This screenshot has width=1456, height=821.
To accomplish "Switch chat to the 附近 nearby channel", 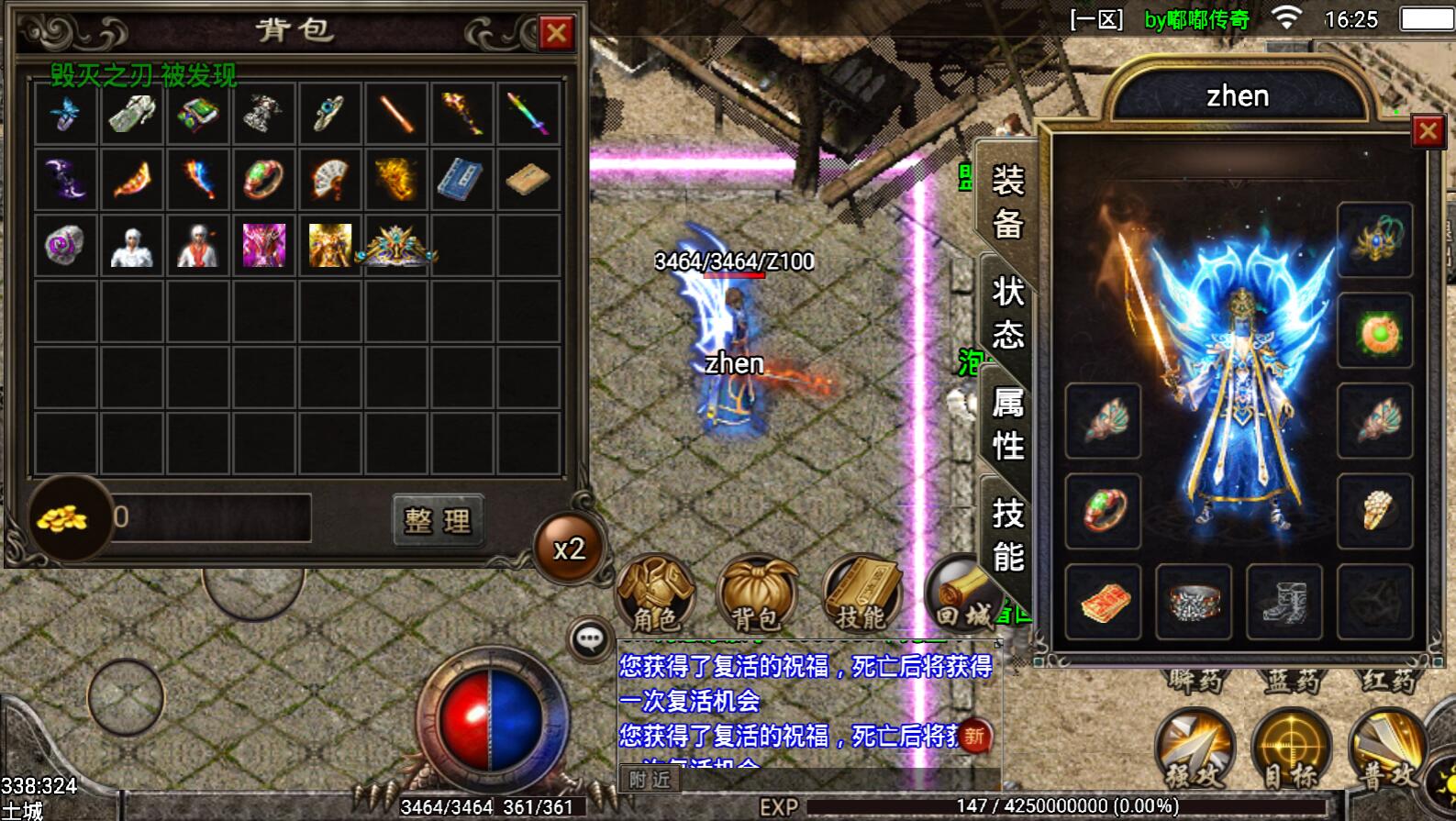I will pos(650,780).
